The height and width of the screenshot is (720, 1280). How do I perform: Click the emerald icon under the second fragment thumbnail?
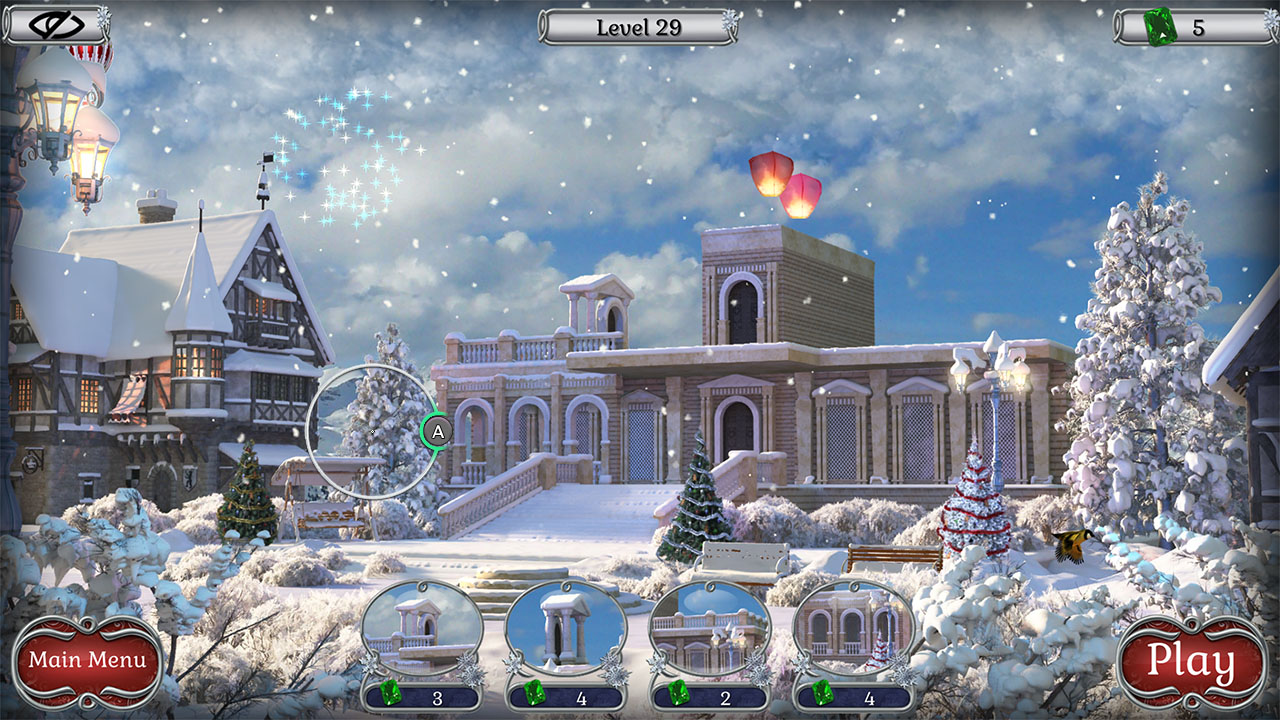click(538, 692)
